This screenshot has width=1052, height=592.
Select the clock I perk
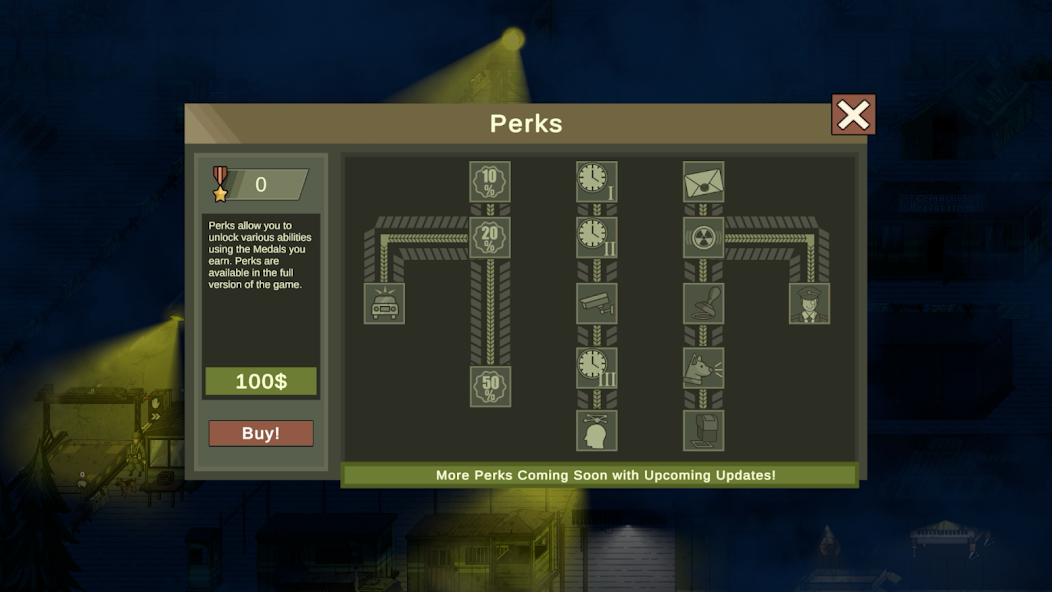pyautogui.click(x=596, y=182)
